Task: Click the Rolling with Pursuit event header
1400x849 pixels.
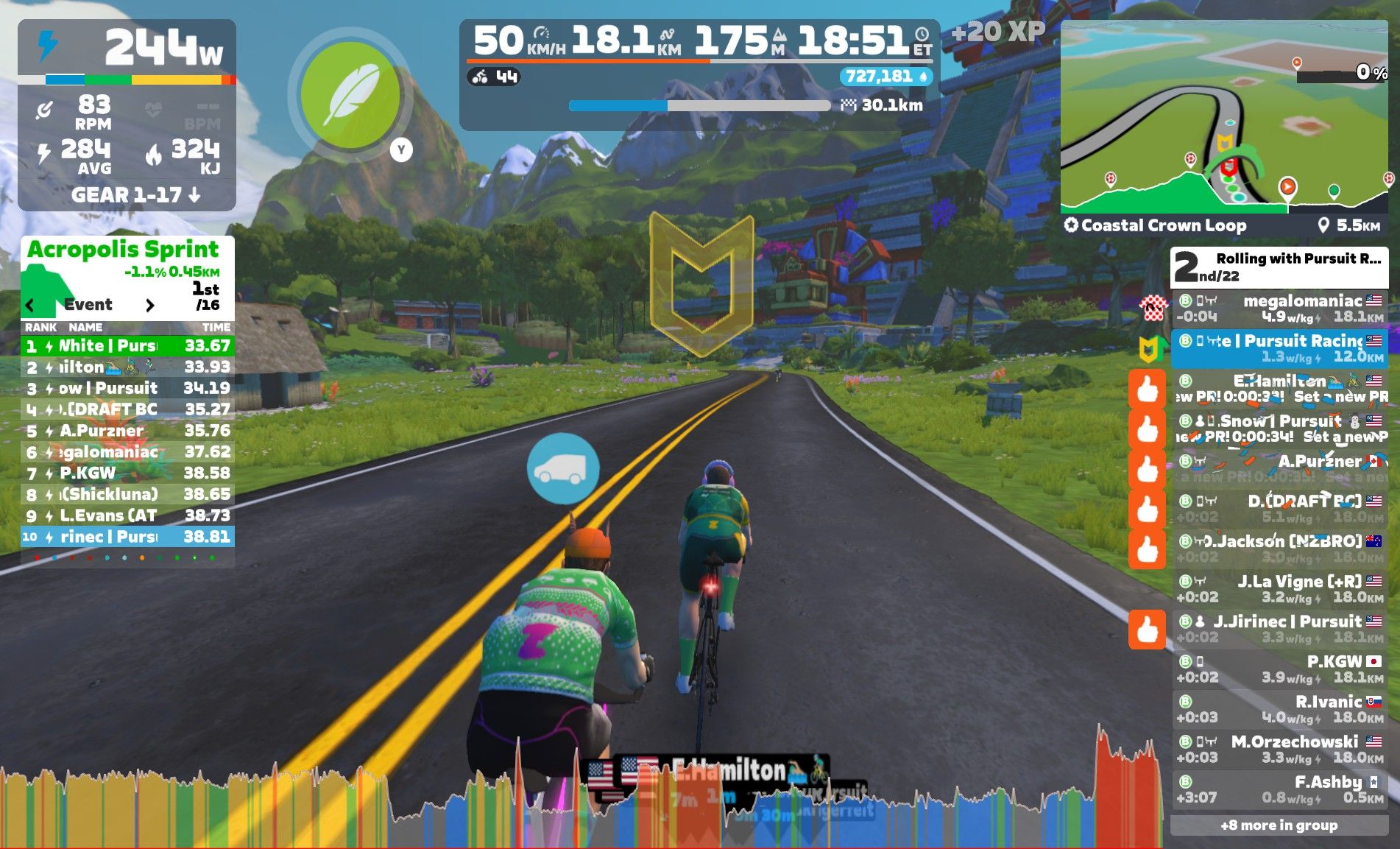Action: pyautogui.click(x=1279, y=267)
